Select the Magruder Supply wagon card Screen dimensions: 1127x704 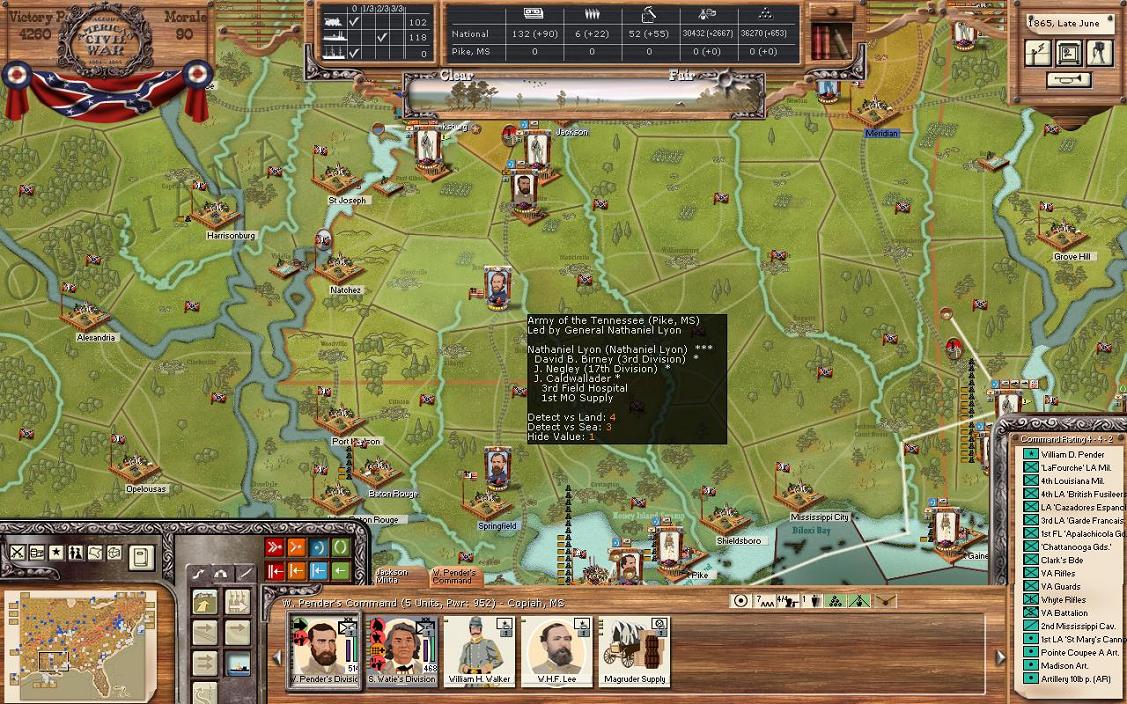[x=634, y=651]
